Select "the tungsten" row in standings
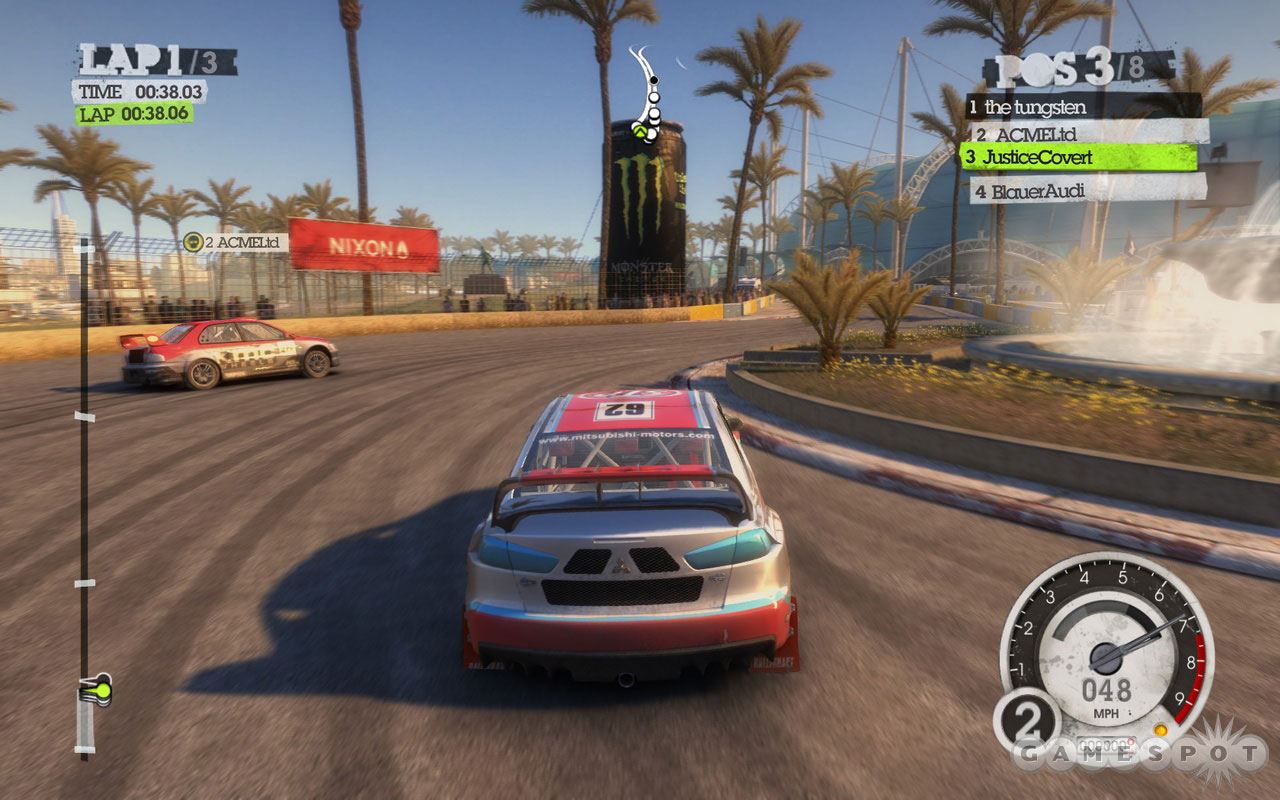This screenshot has width=1280, height=800. click(x=1082, y=106)
